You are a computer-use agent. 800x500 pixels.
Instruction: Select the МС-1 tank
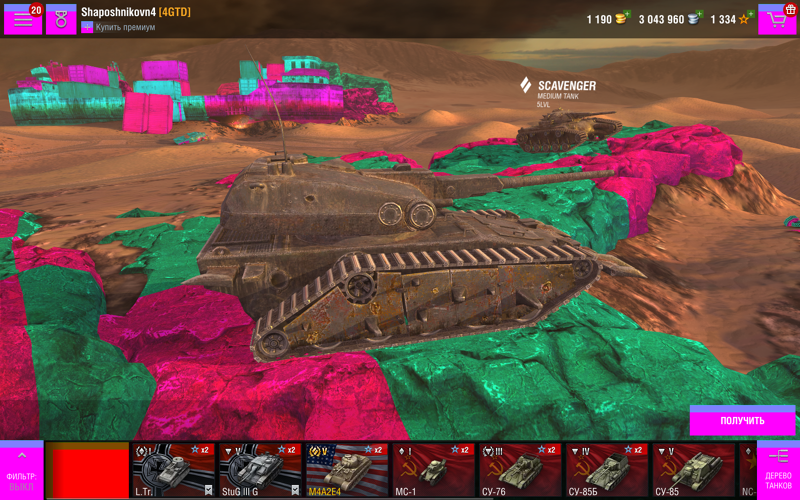433,470
